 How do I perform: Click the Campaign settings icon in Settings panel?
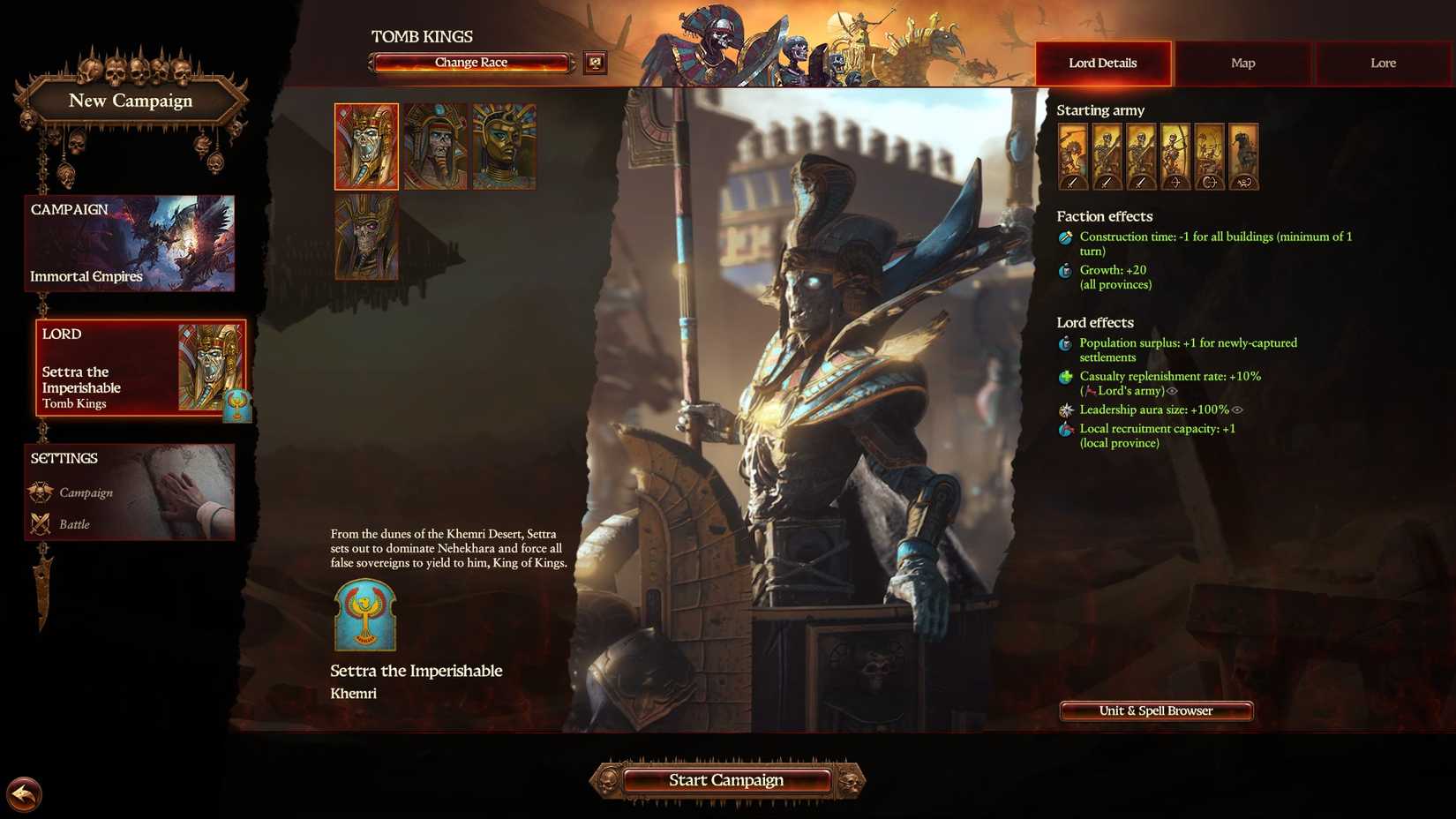(x=40, y=492)
